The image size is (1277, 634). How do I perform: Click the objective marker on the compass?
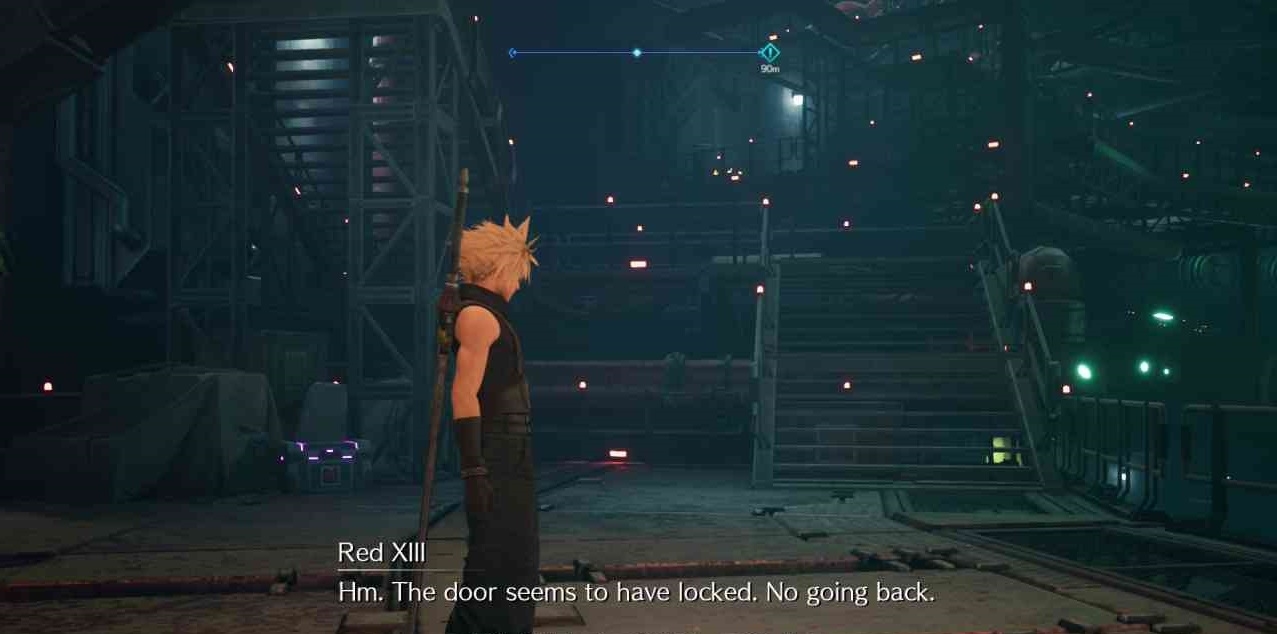point(769,52)
